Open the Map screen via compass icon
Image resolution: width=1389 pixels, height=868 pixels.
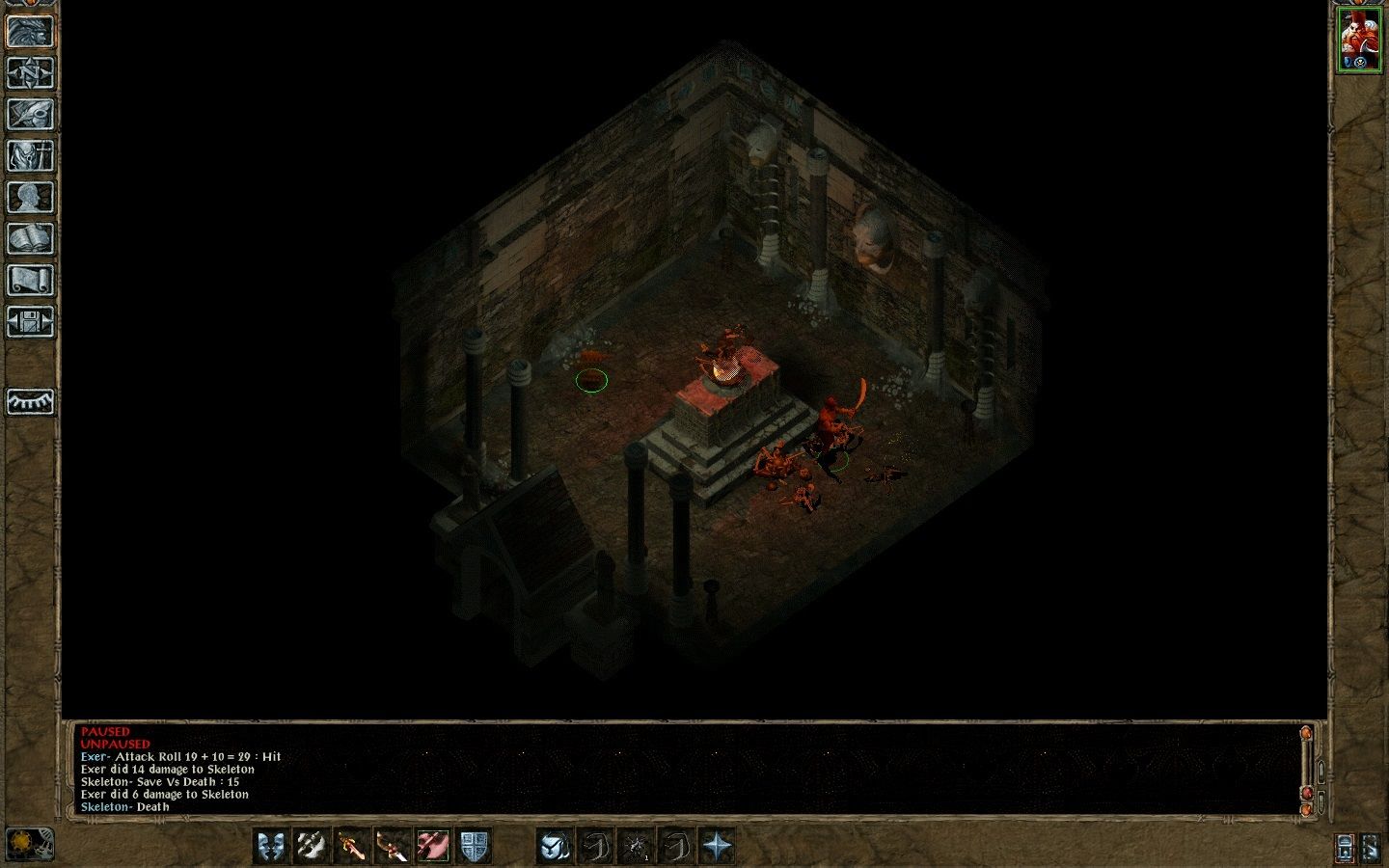[32, 72]
